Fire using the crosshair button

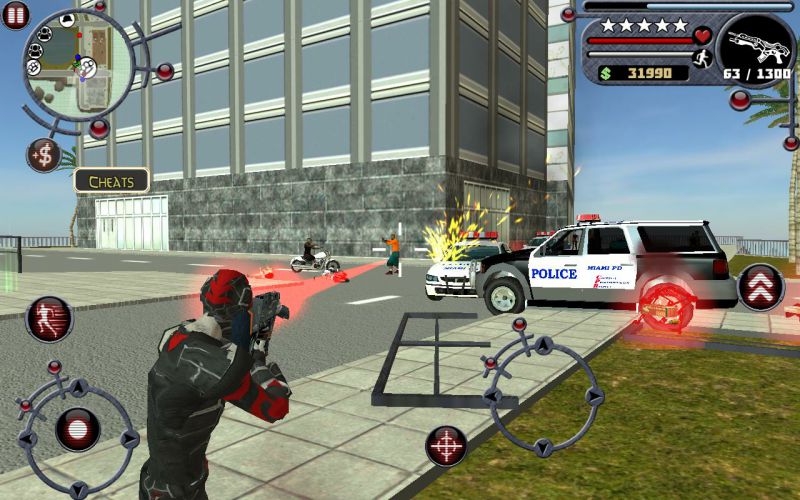coord(446,446)
